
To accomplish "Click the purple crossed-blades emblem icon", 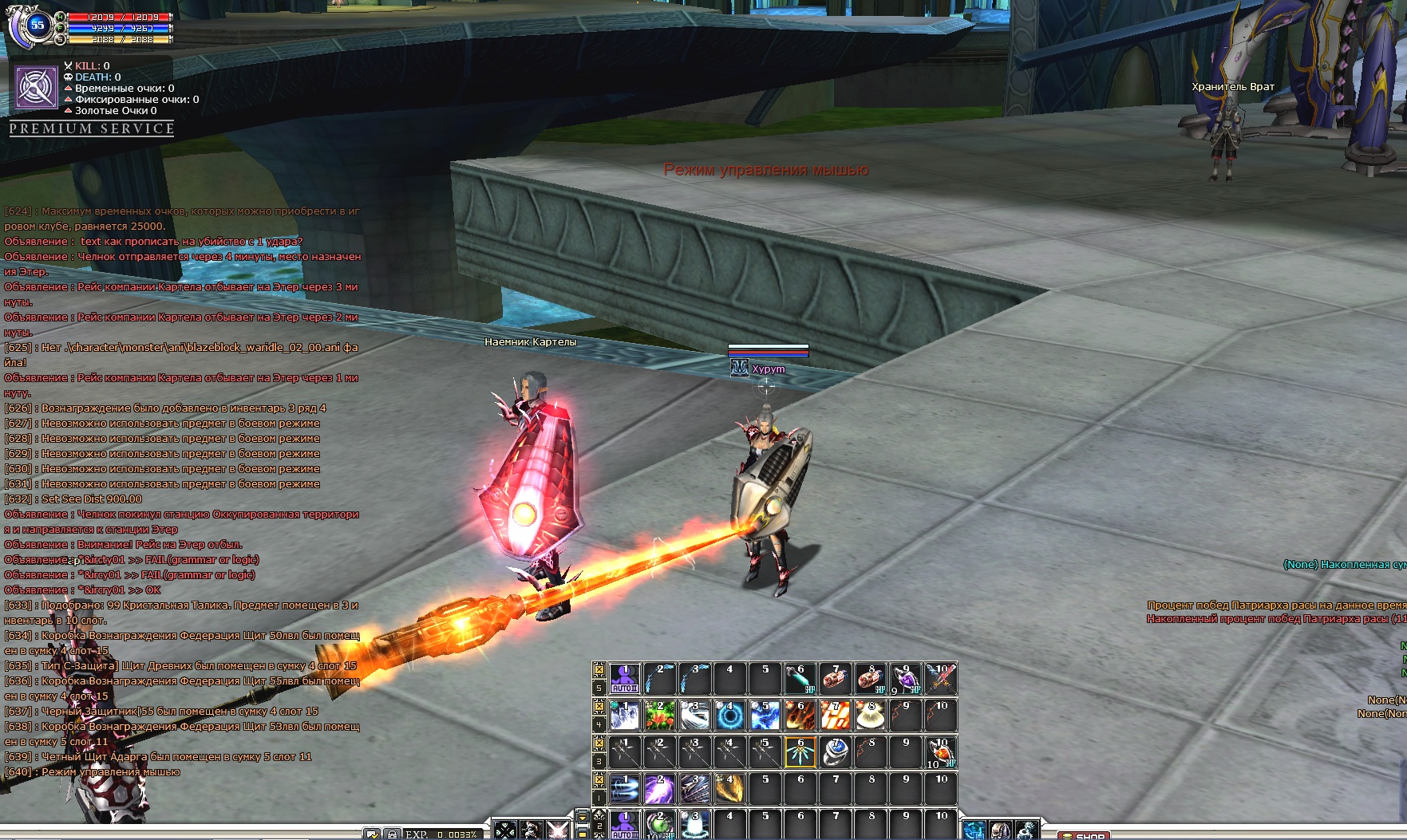I will (36, 87).
